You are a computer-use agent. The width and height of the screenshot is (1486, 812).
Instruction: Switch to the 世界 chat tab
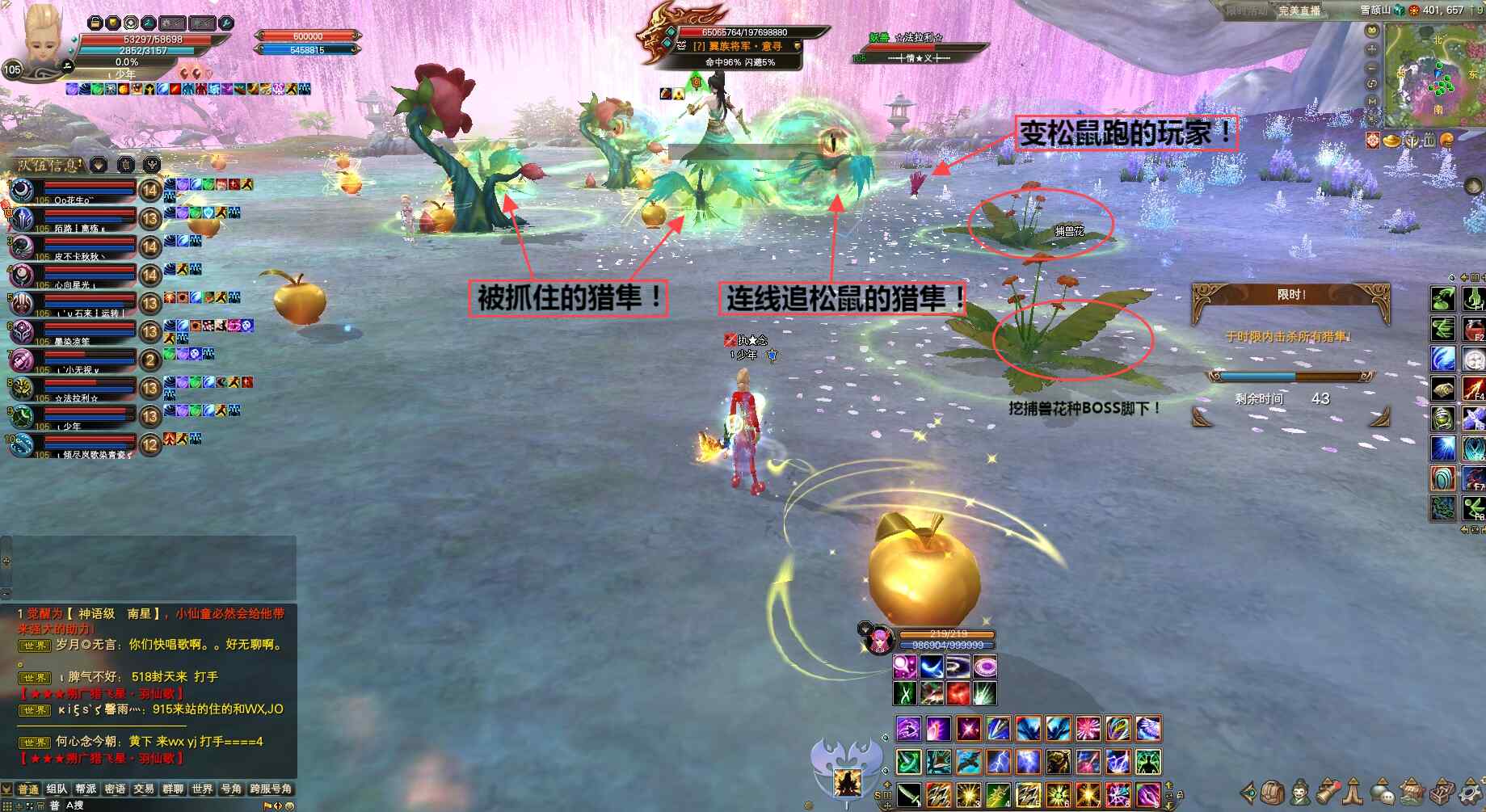point(202,789)
